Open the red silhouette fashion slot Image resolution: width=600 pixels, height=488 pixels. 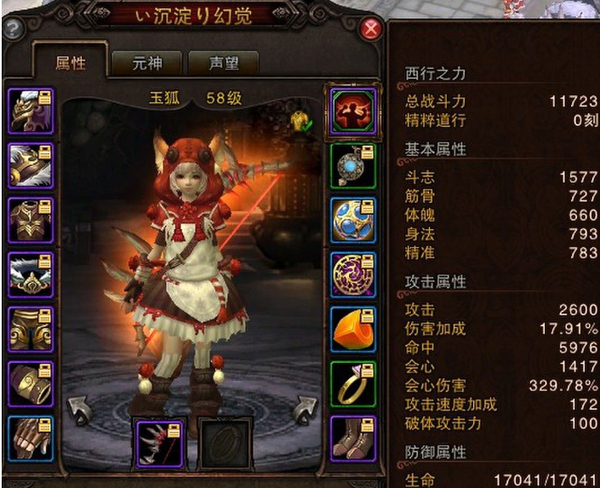353,111
